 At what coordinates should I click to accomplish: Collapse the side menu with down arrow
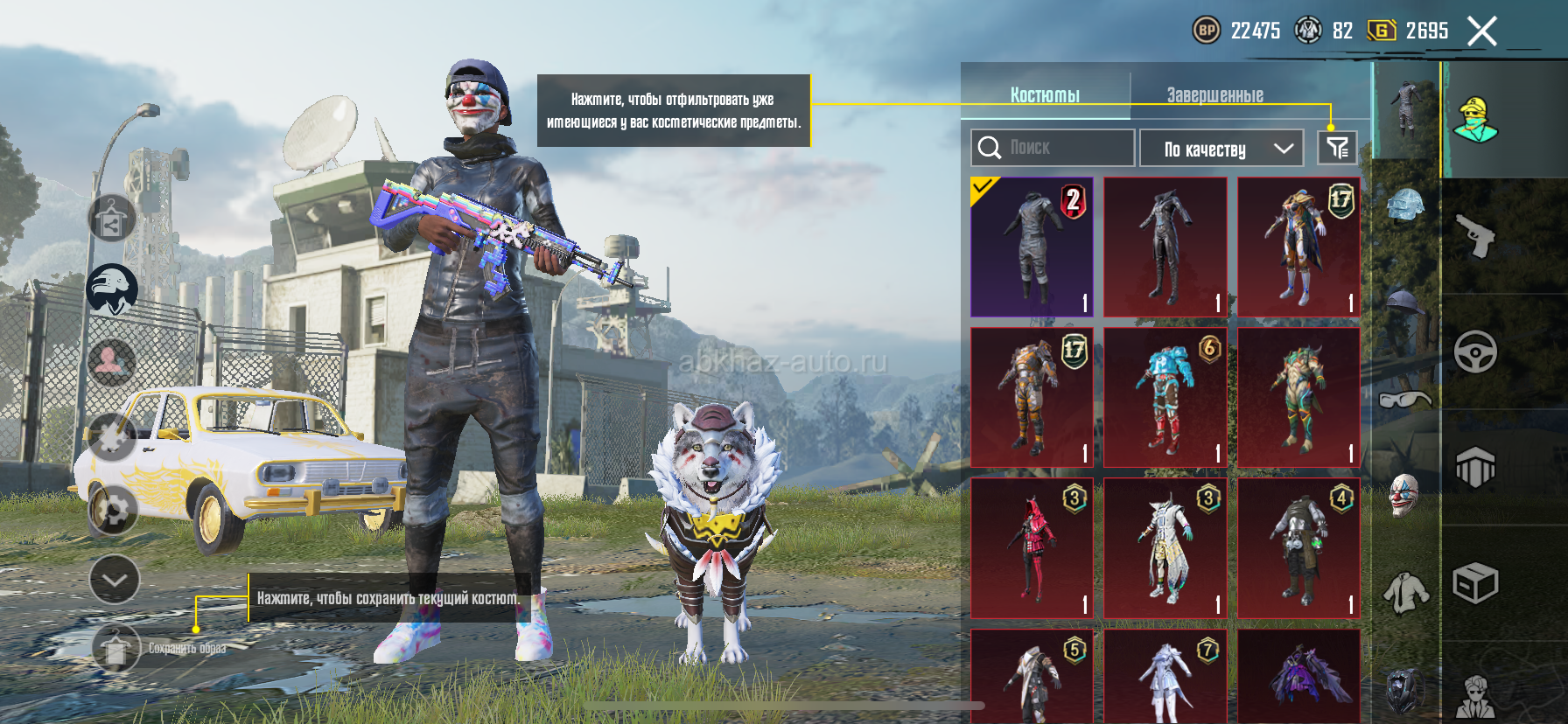[x=115, y=580]
